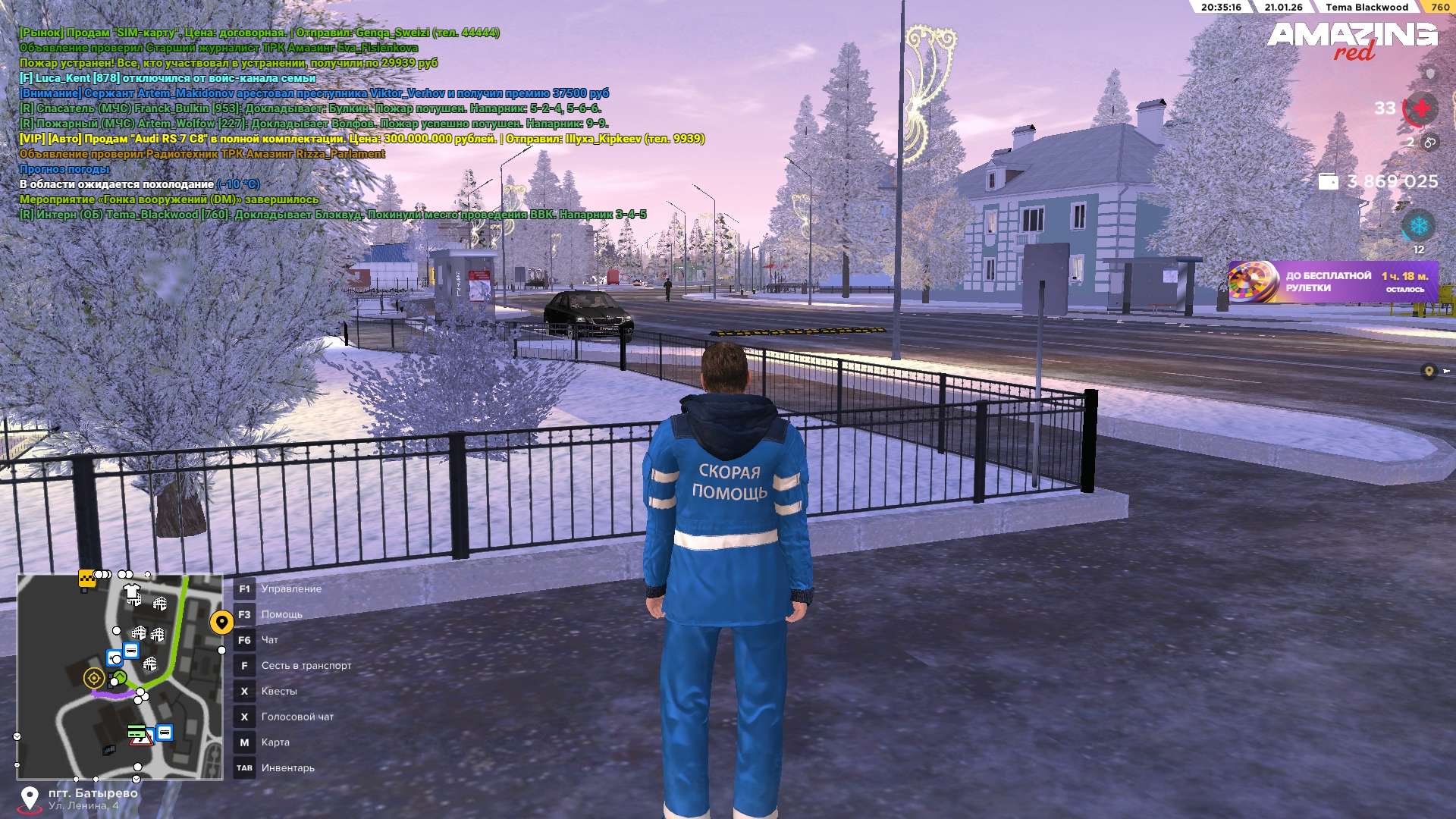Open the free roulette banner
Viewport: 1456px width, 819px height.
tap(1331, 281)
